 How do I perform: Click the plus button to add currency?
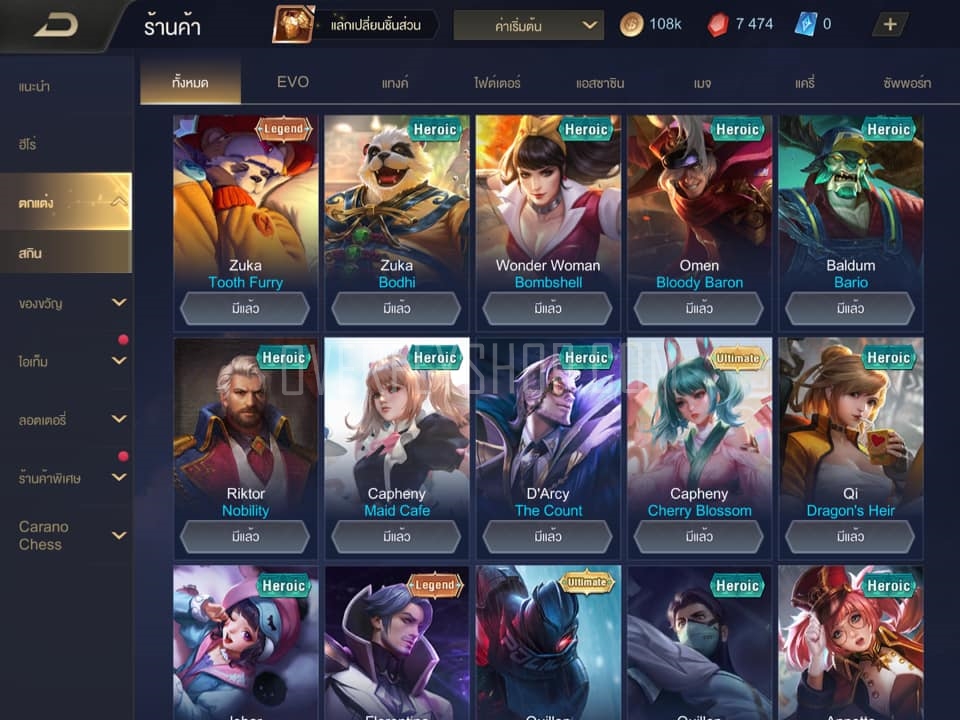890,25
